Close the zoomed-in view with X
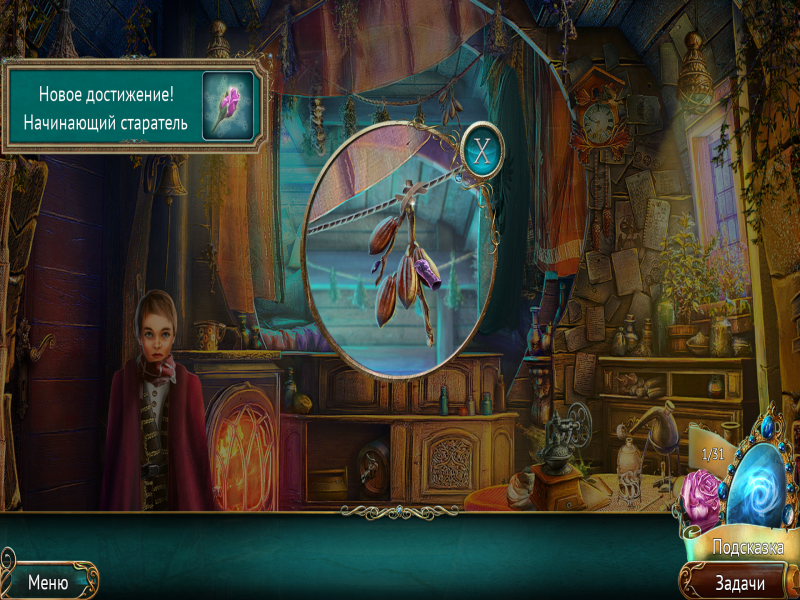This screenshot has height=600, width=800. coord(483,152)
